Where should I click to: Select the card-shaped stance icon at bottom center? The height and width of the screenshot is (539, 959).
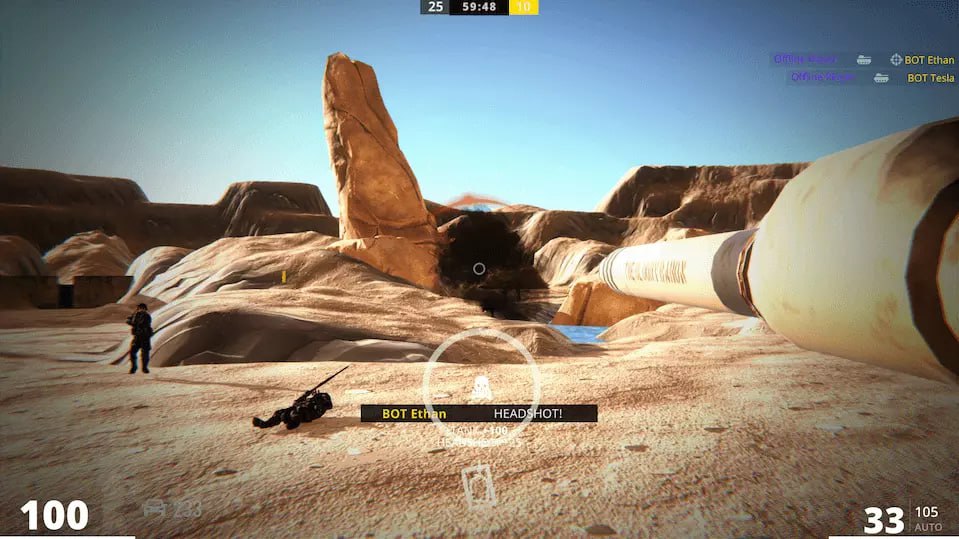478,485
